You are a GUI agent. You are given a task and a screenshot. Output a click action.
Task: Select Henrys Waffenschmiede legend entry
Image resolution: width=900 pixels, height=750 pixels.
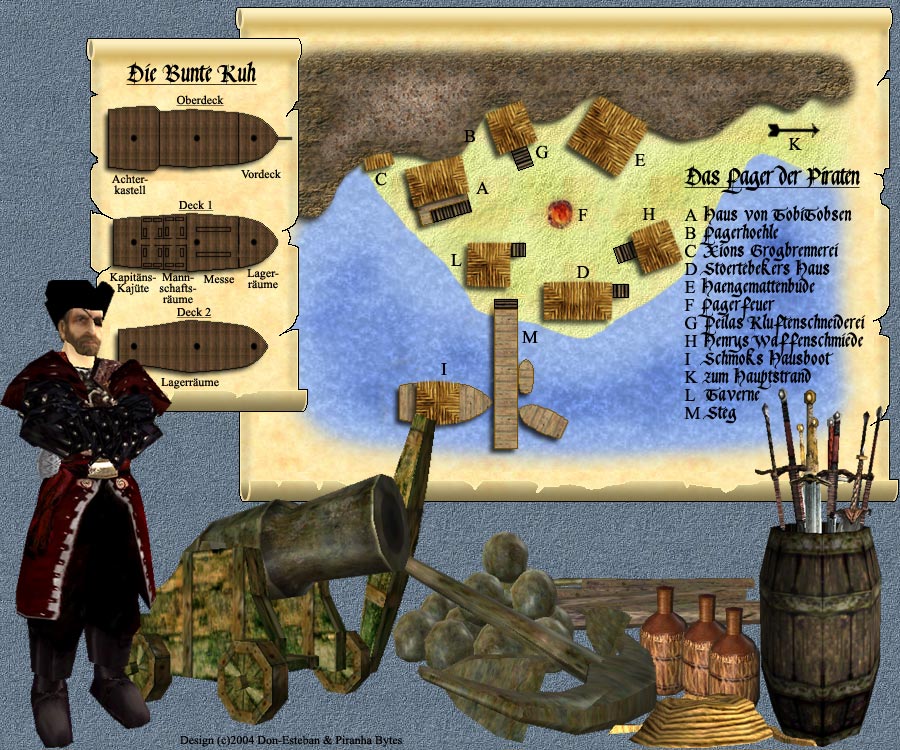pyautogui.click(x=786, y=341)
